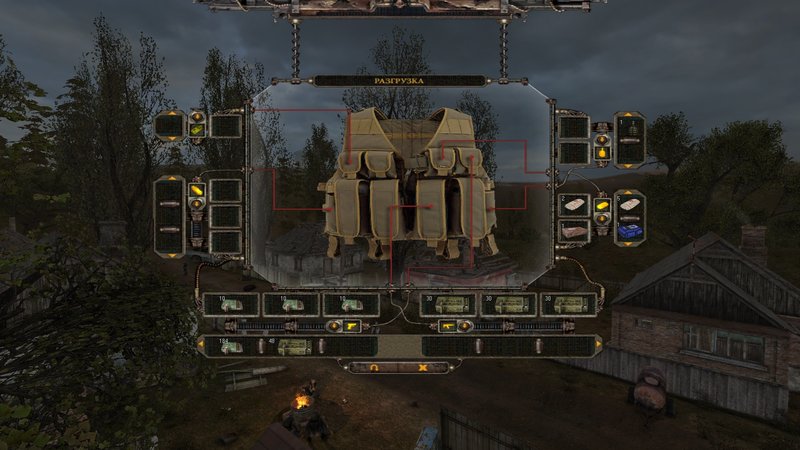The width and height of the screenshot is (800, 450).
Task: Activate the yellow medkit category icon
Action: point(602,206)
